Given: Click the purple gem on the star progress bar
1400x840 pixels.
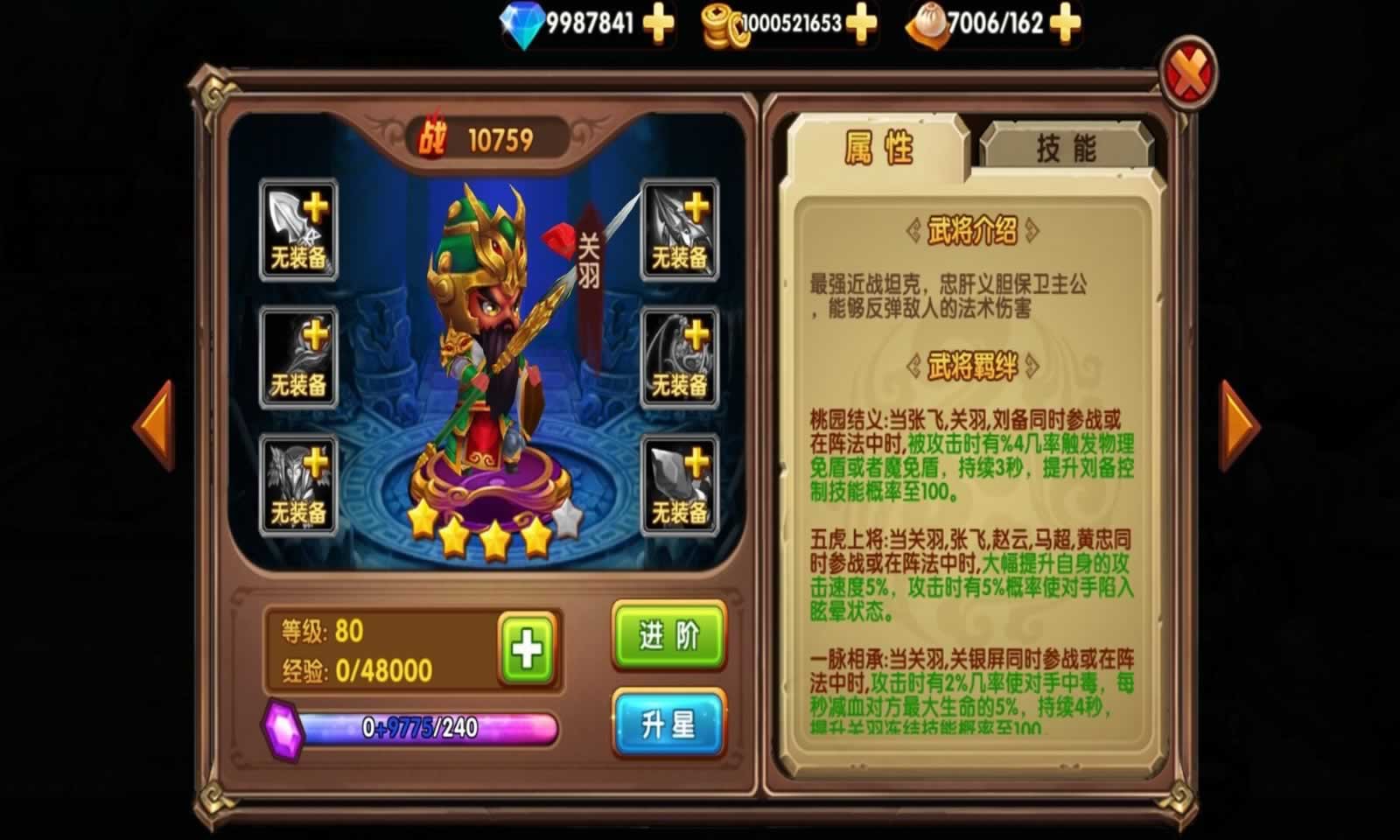Looking at the screenshot, I should coord(282,726).
